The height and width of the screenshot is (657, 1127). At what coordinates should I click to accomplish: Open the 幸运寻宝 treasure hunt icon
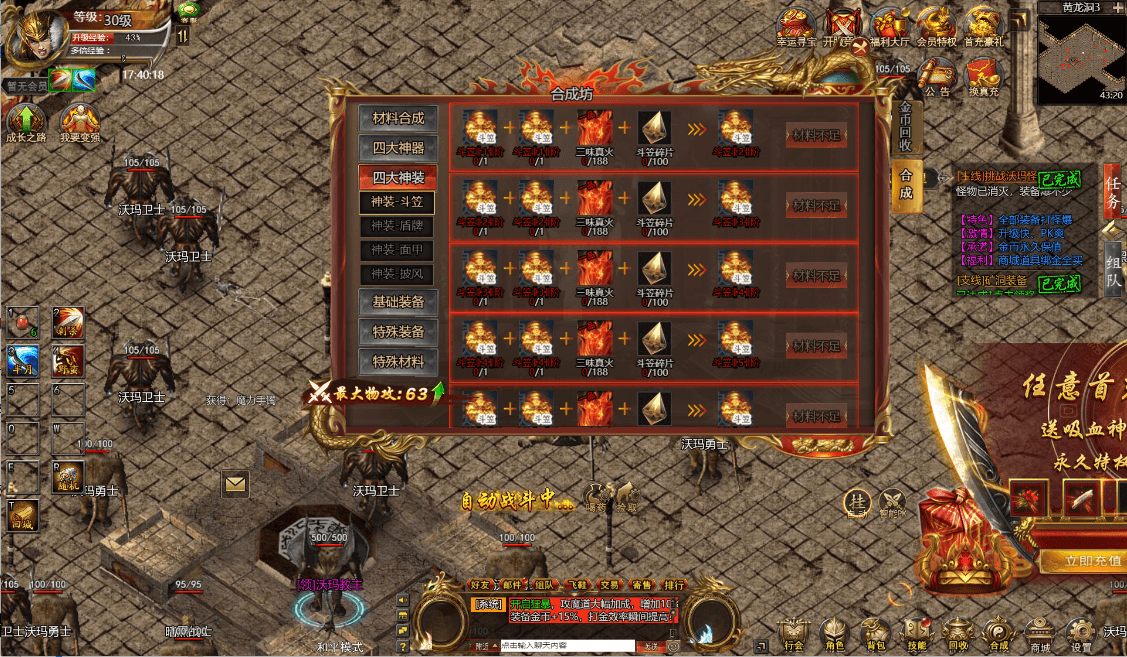click(x=797, y=25)
